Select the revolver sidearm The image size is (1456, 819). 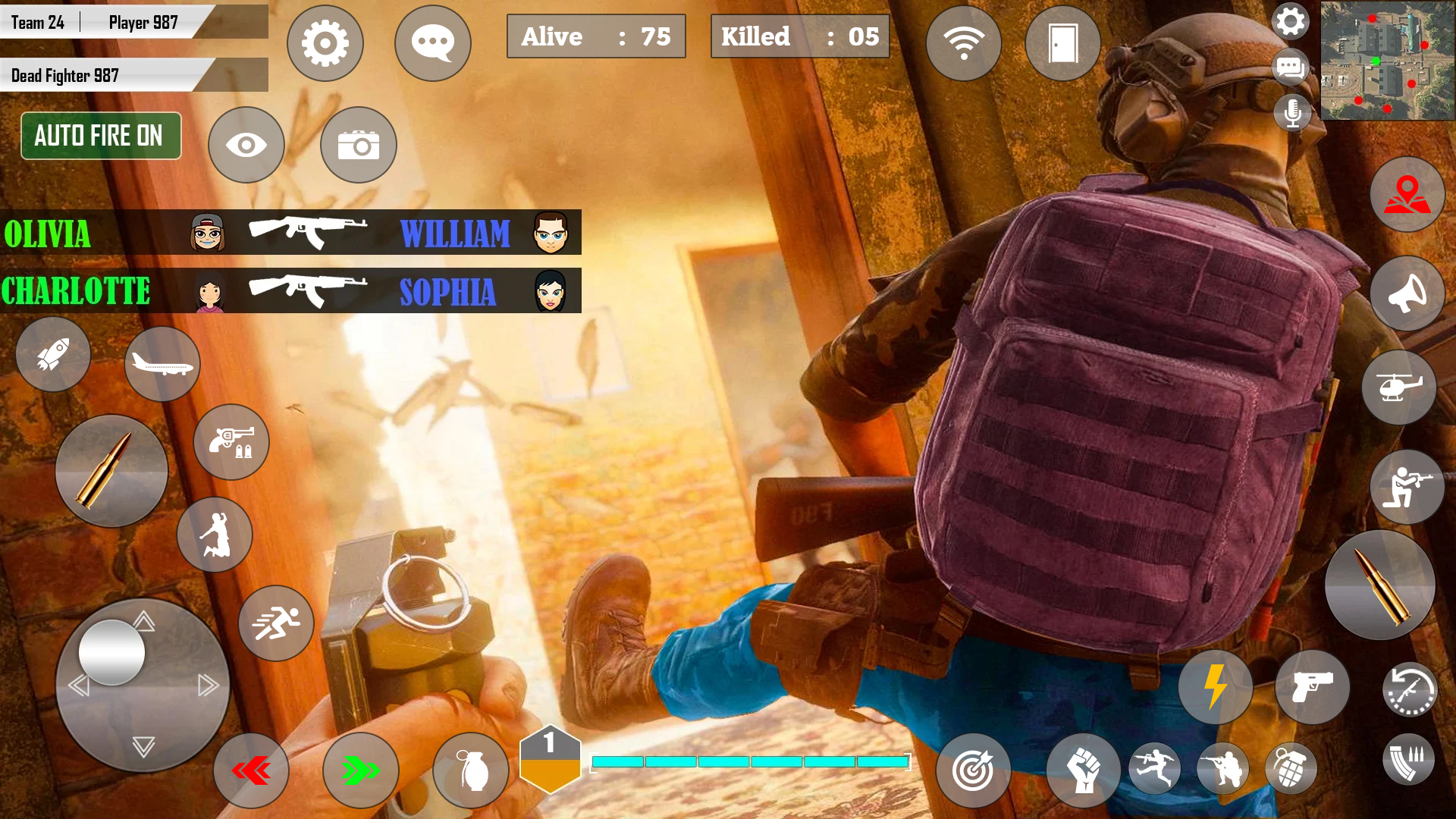coord(231,442)
